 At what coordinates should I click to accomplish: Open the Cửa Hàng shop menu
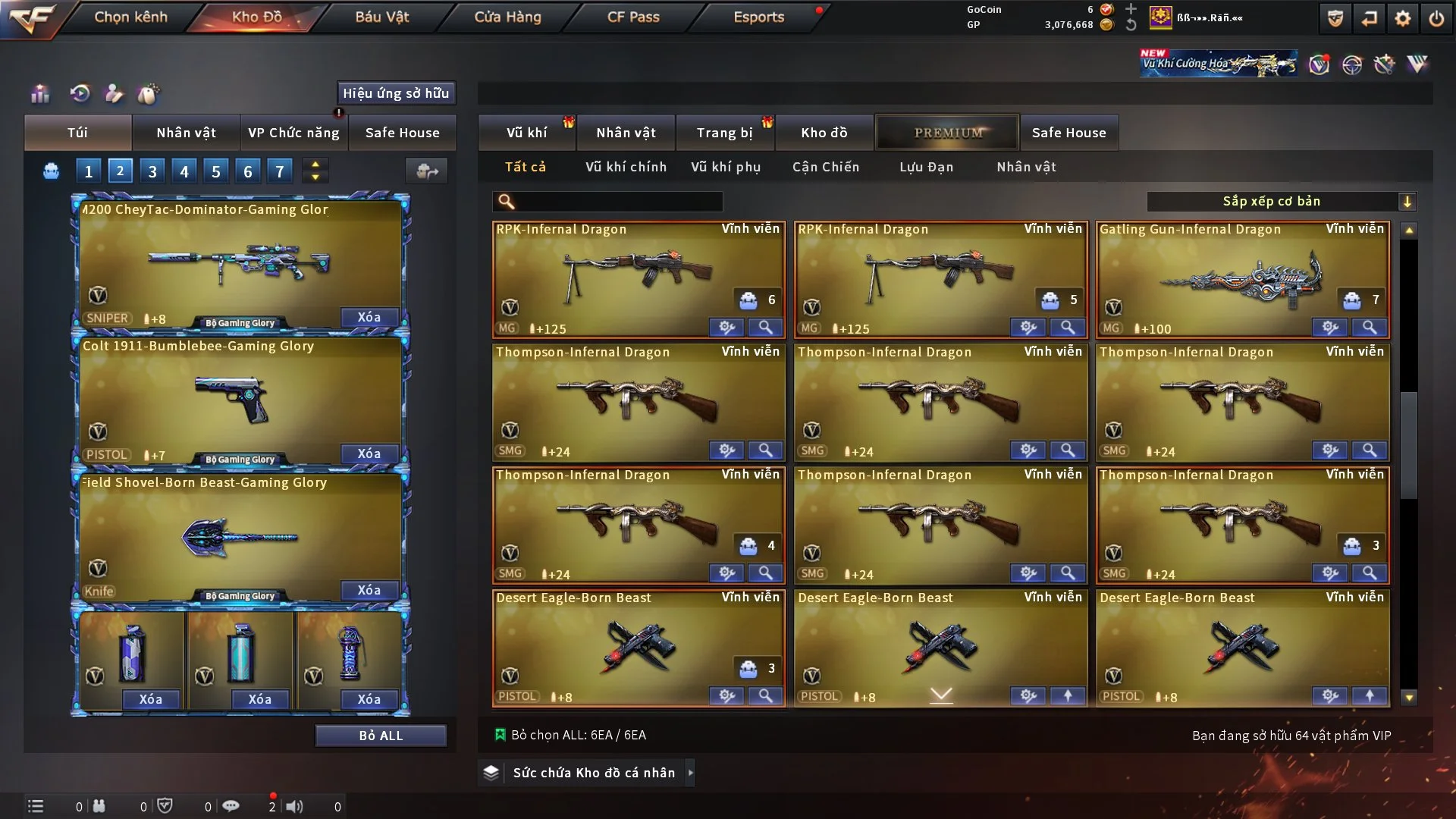coord(507,17)
